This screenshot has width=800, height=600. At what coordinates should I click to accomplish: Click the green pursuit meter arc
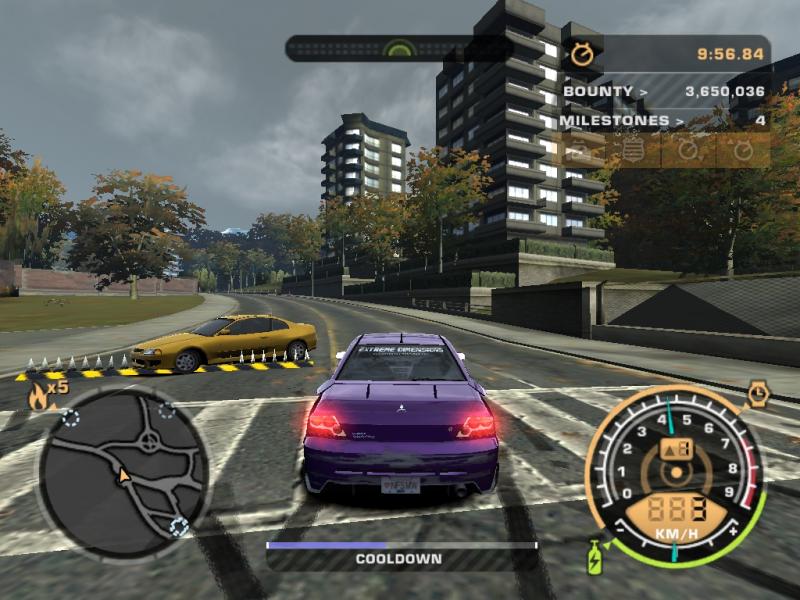(400, 47)
